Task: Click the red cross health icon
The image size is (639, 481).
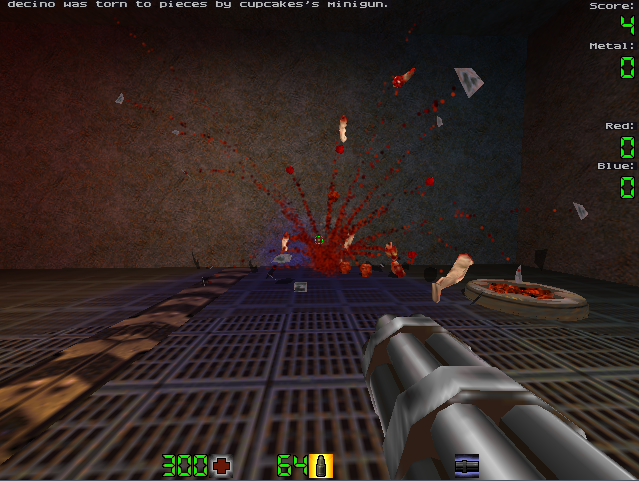Action: (x=221, y=465)
